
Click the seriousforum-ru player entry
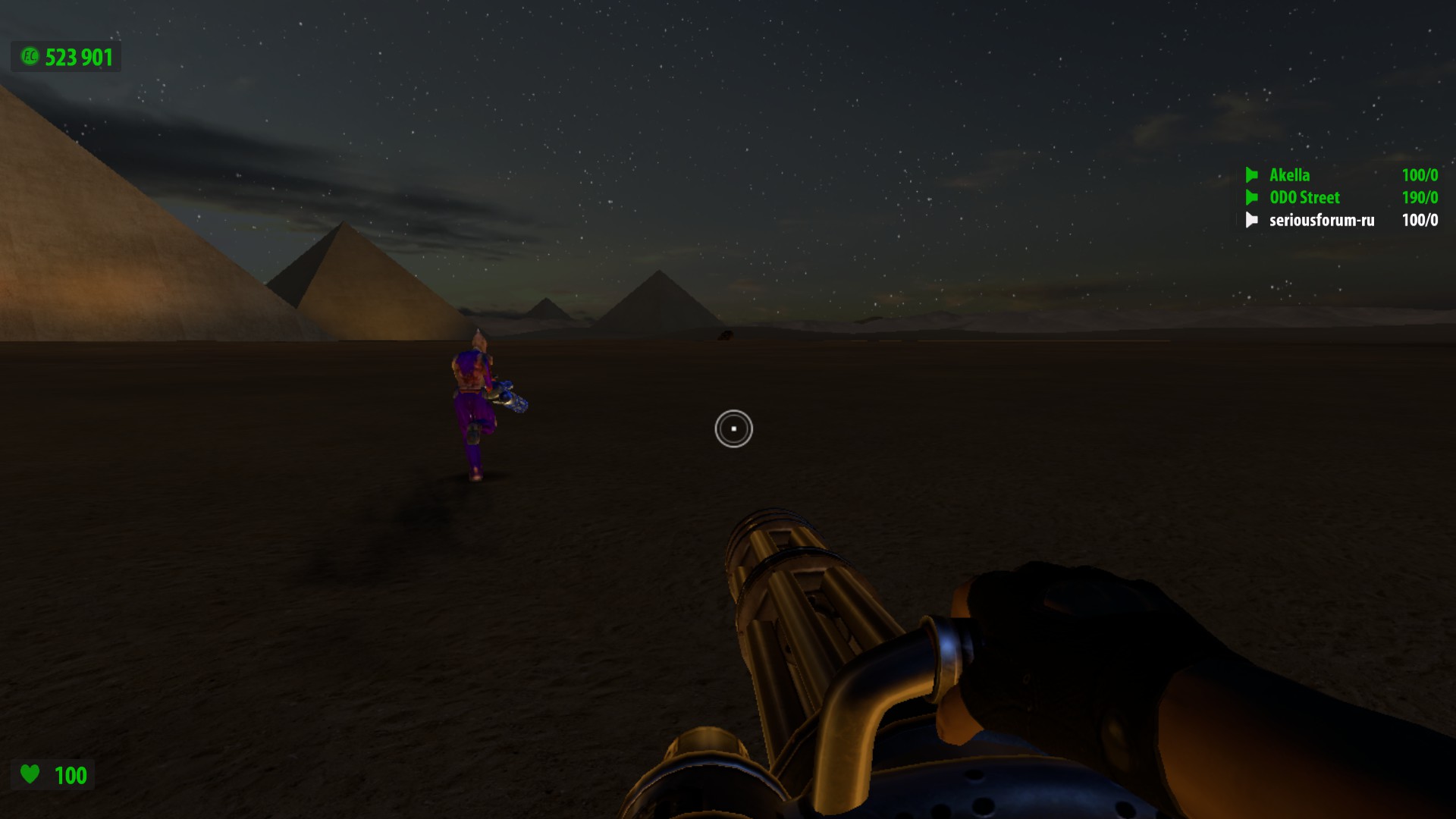[x=1321, y=221]
